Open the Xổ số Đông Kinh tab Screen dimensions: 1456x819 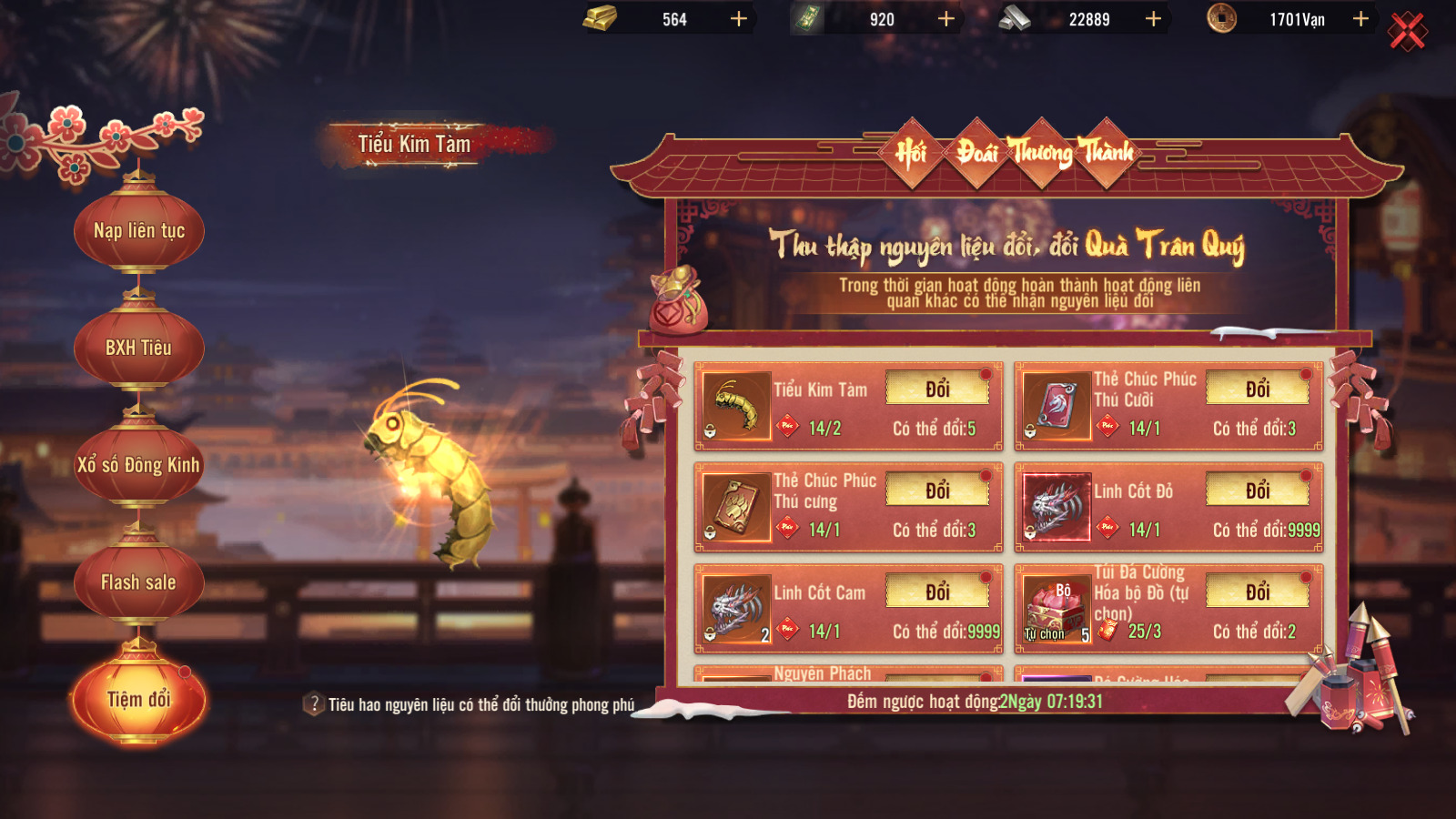138,465
